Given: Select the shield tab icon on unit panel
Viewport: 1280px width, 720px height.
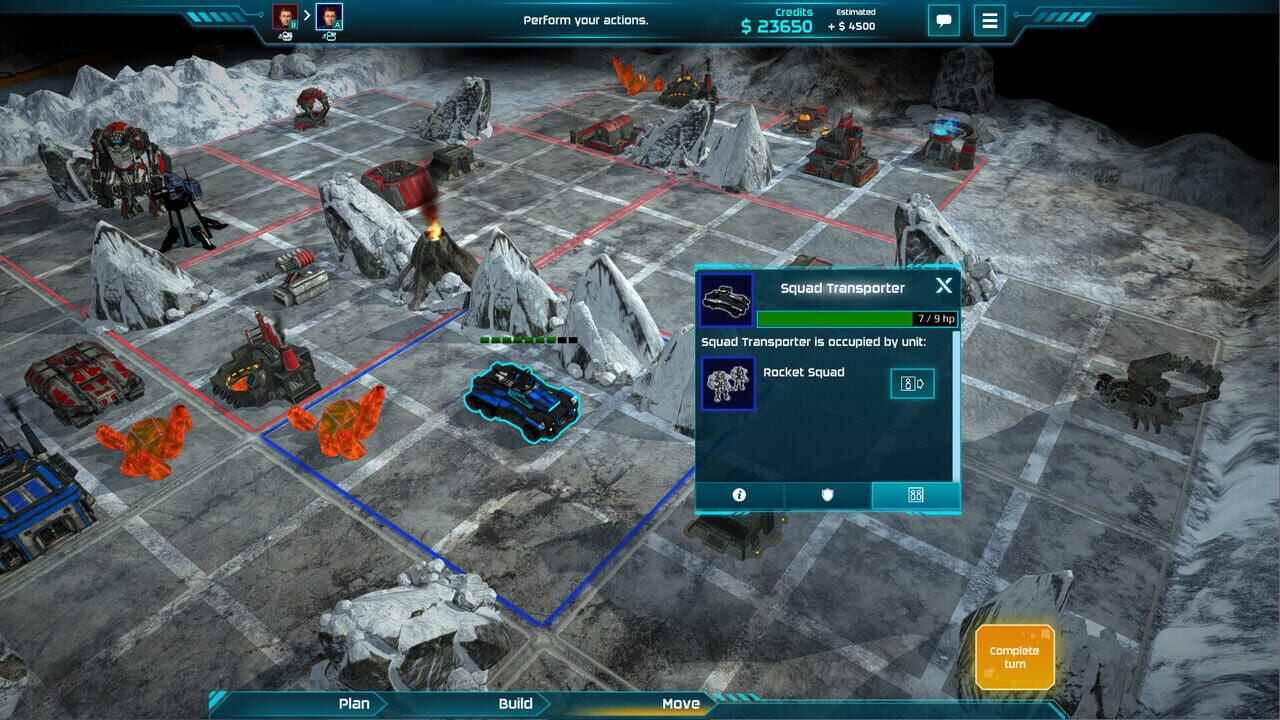Looking at the screenshot, I should [826, 494].
